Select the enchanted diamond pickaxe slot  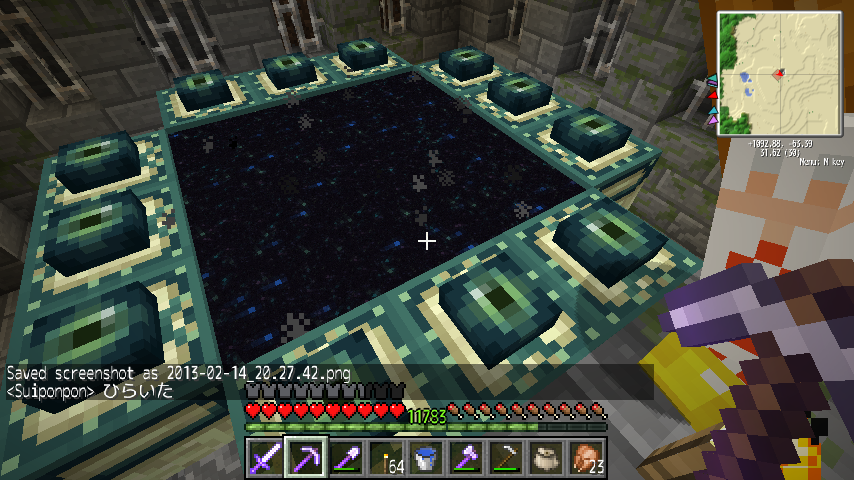[x=306, y=458]
